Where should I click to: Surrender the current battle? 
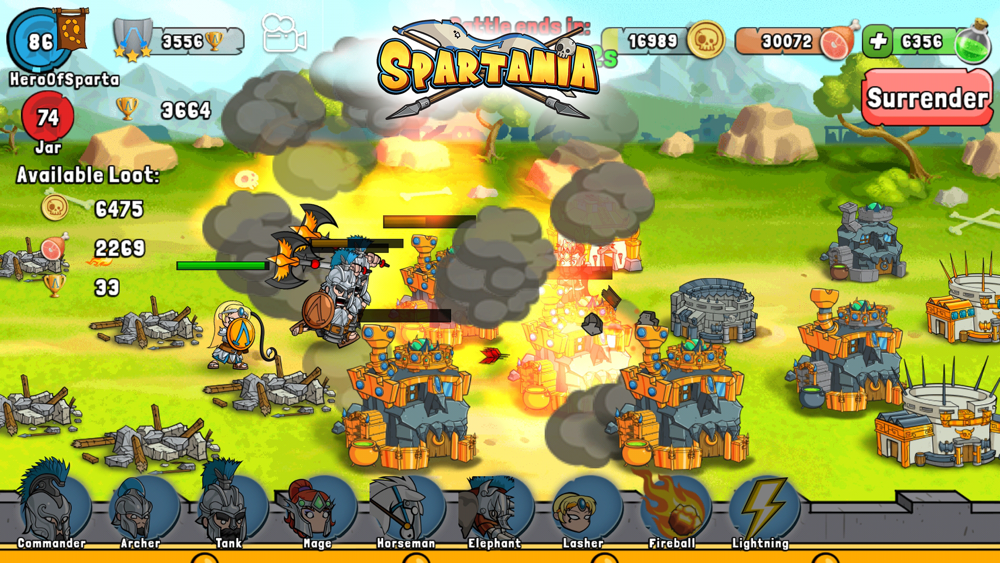pyautogui.click(x=927, y=98)
